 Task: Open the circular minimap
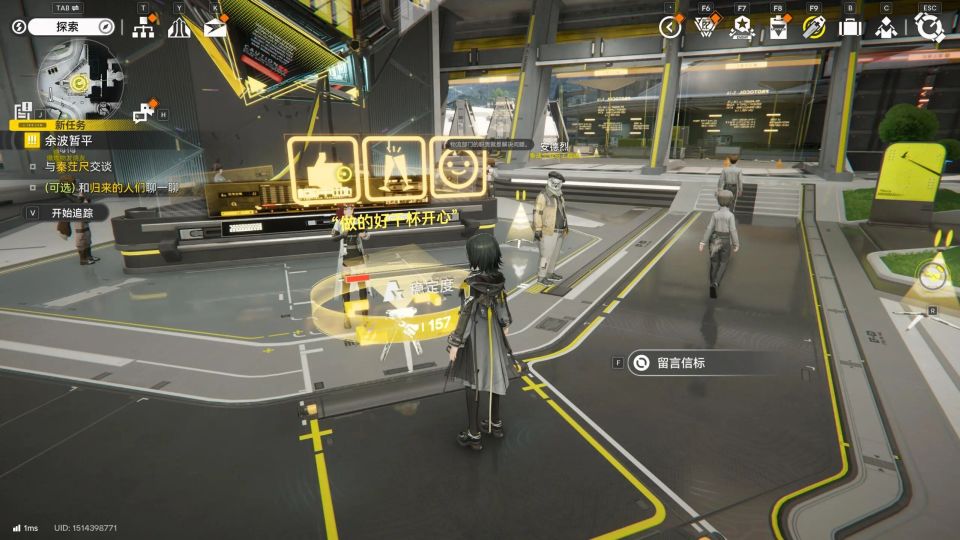click(x=80, y=79)
